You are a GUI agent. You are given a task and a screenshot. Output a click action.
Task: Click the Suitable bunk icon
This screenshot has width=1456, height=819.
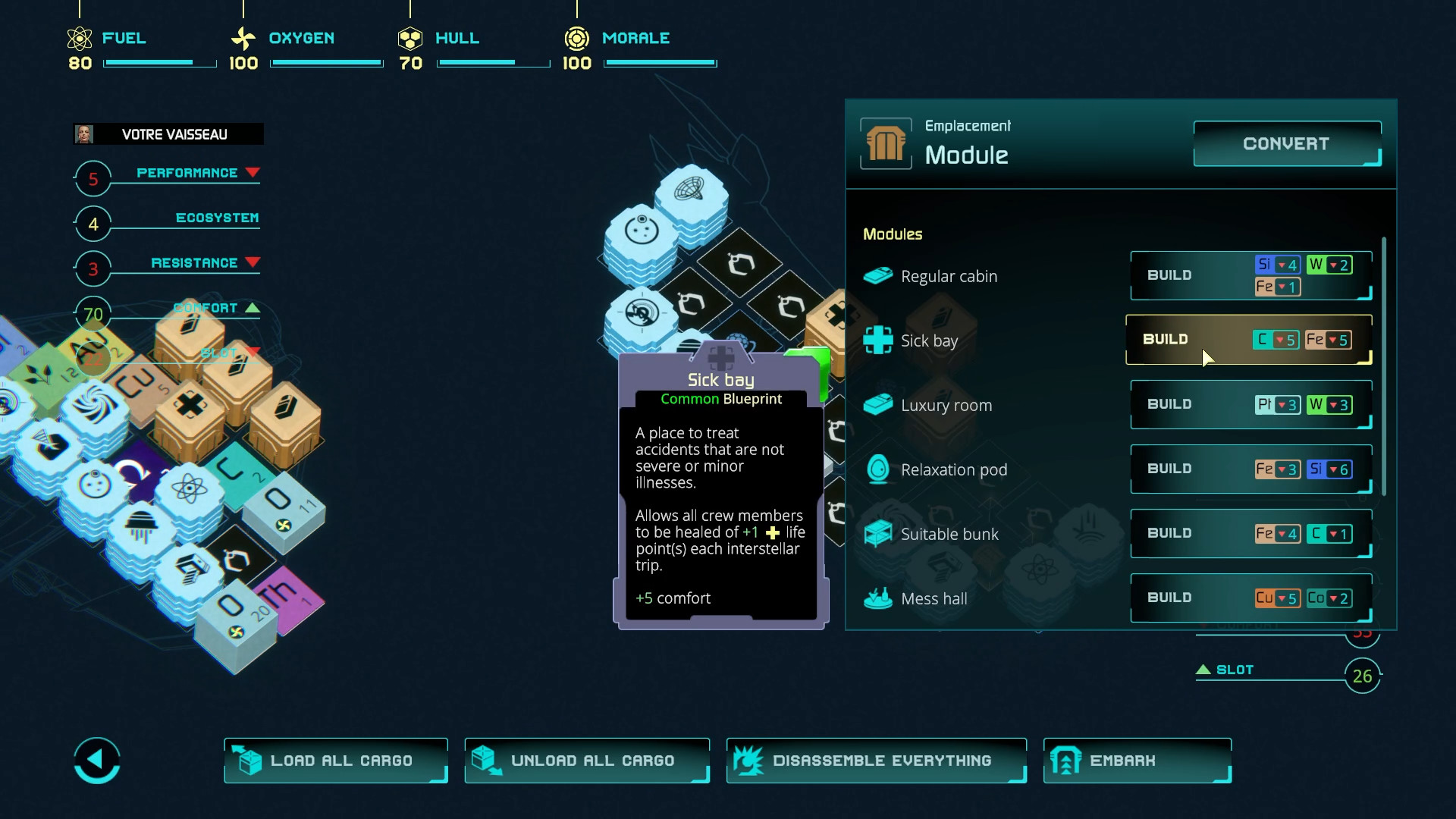[878, 533]
